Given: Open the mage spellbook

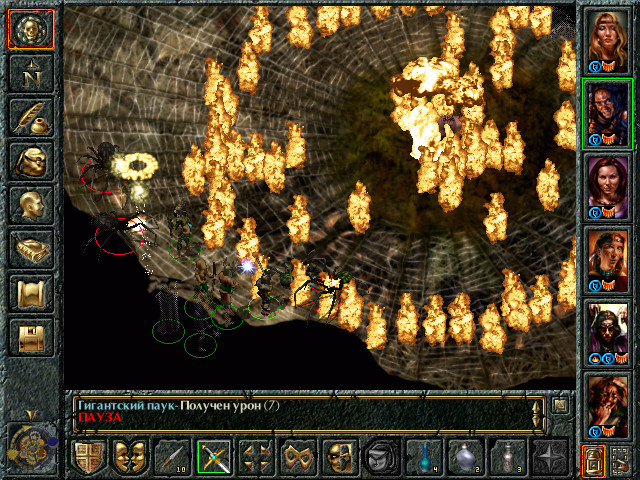Looking at the screenshot, I should [x=30, y=249].
